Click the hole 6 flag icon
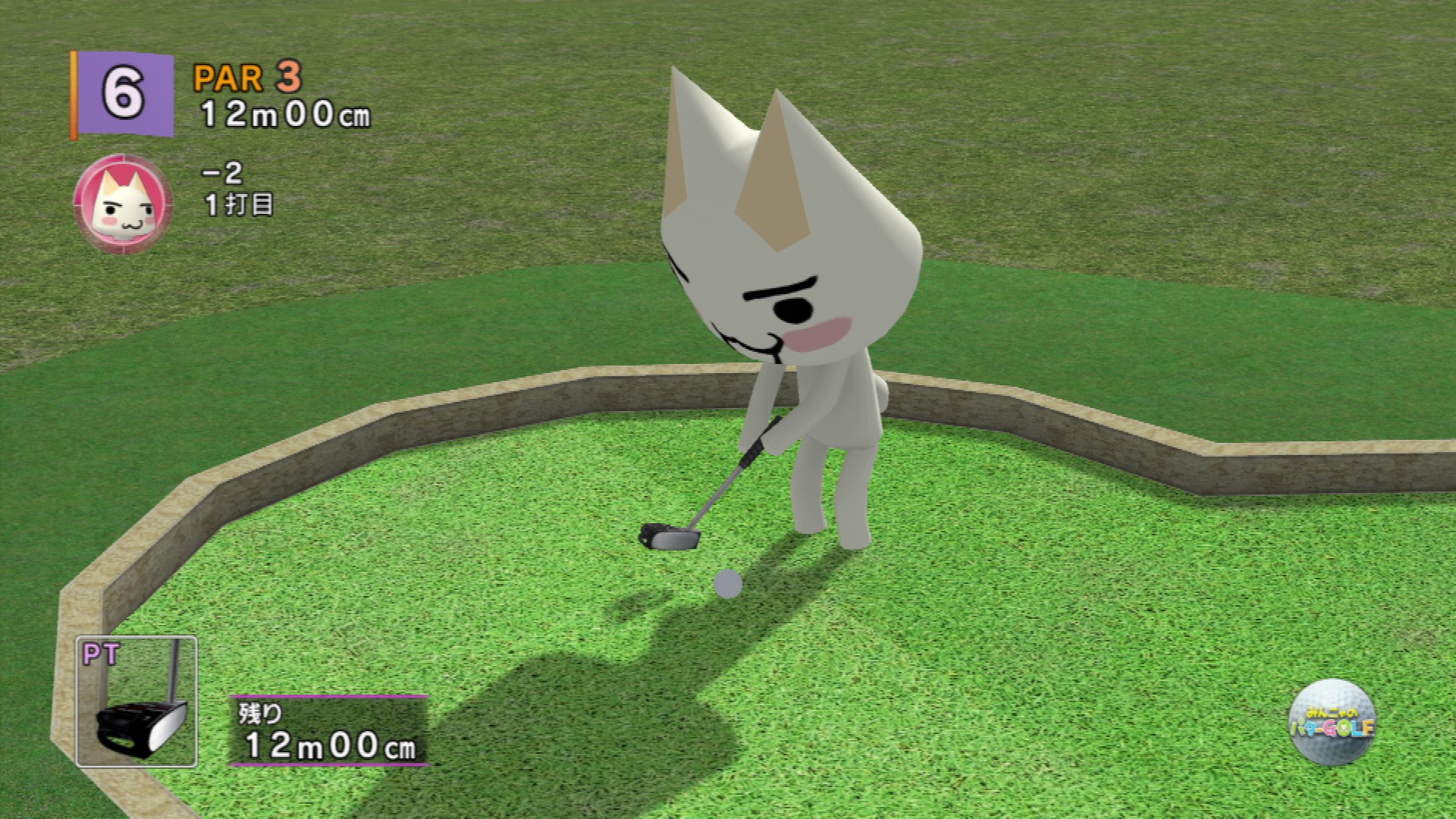This screenshot has width=1456, height=819. (124, 95)
